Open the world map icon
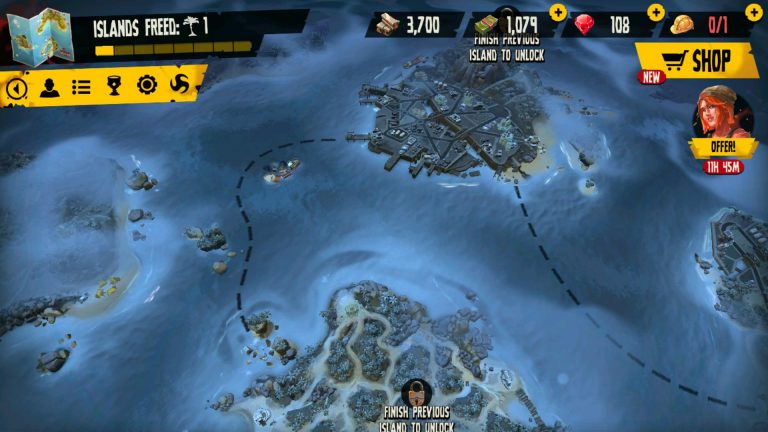Screen dimensions: 768x432 [41, 34]
